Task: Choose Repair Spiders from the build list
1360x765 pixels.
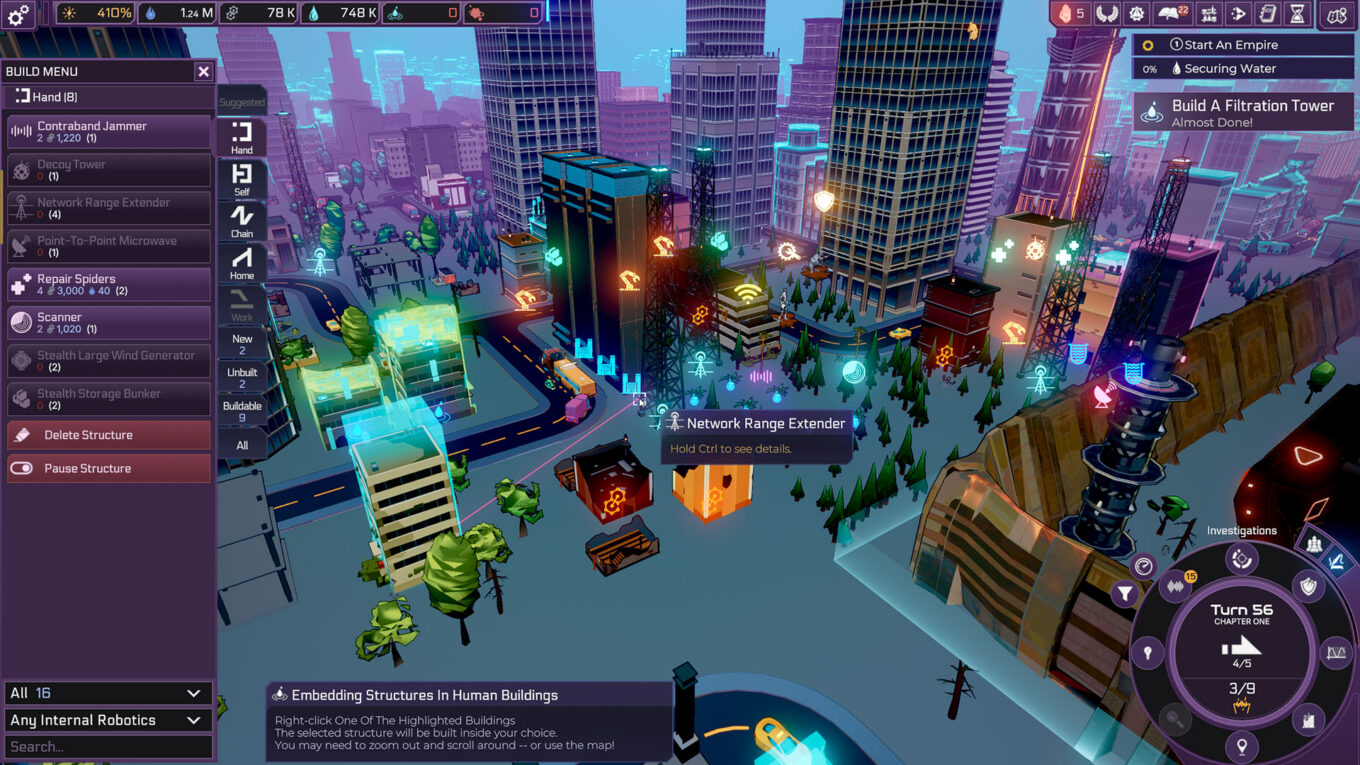Action: (x=109, y=285)
